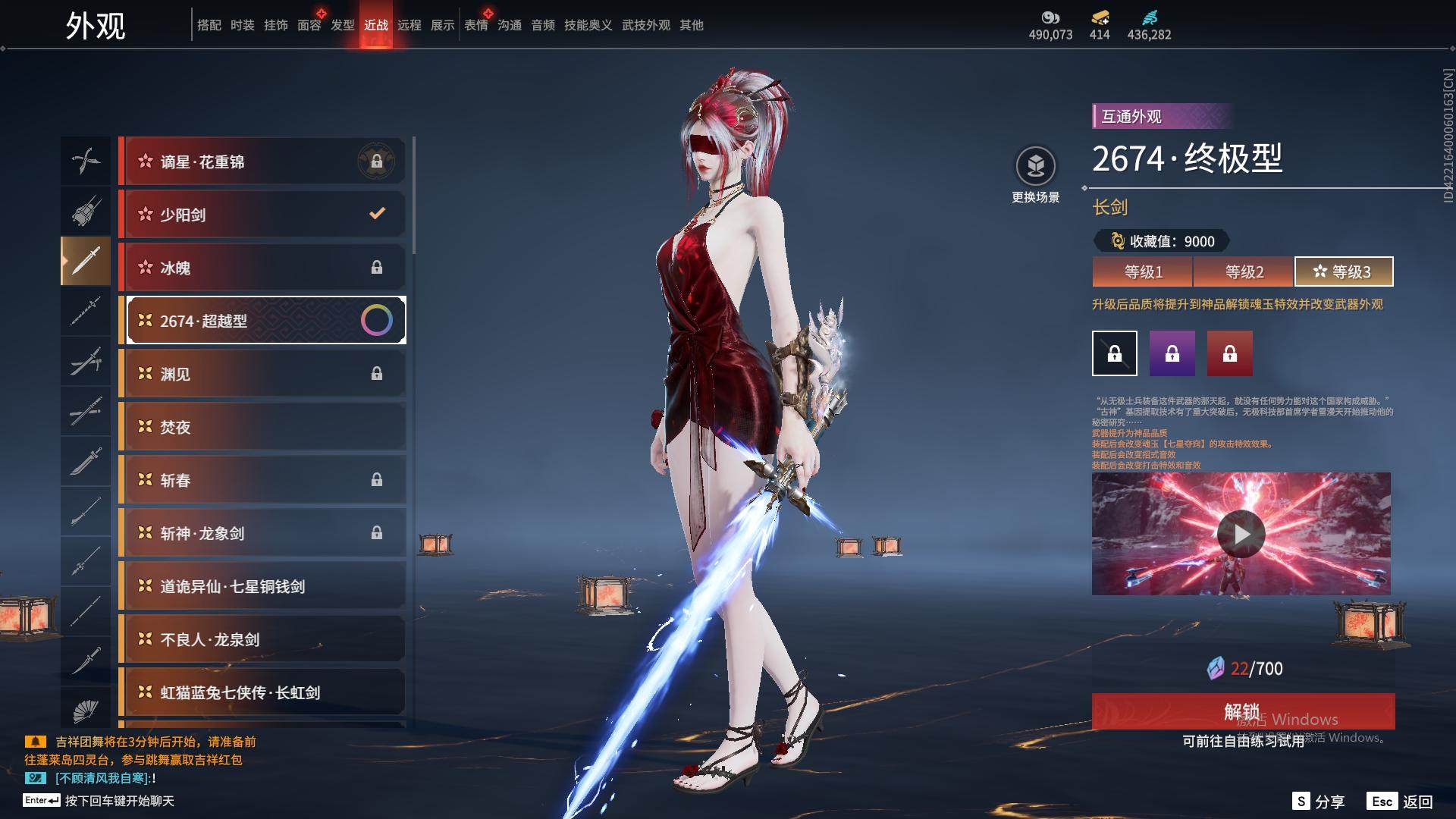The width and height of the screenshot is (1456, 819).
Task: Pick the purple locked color variant
Action: coord(1172,353)
